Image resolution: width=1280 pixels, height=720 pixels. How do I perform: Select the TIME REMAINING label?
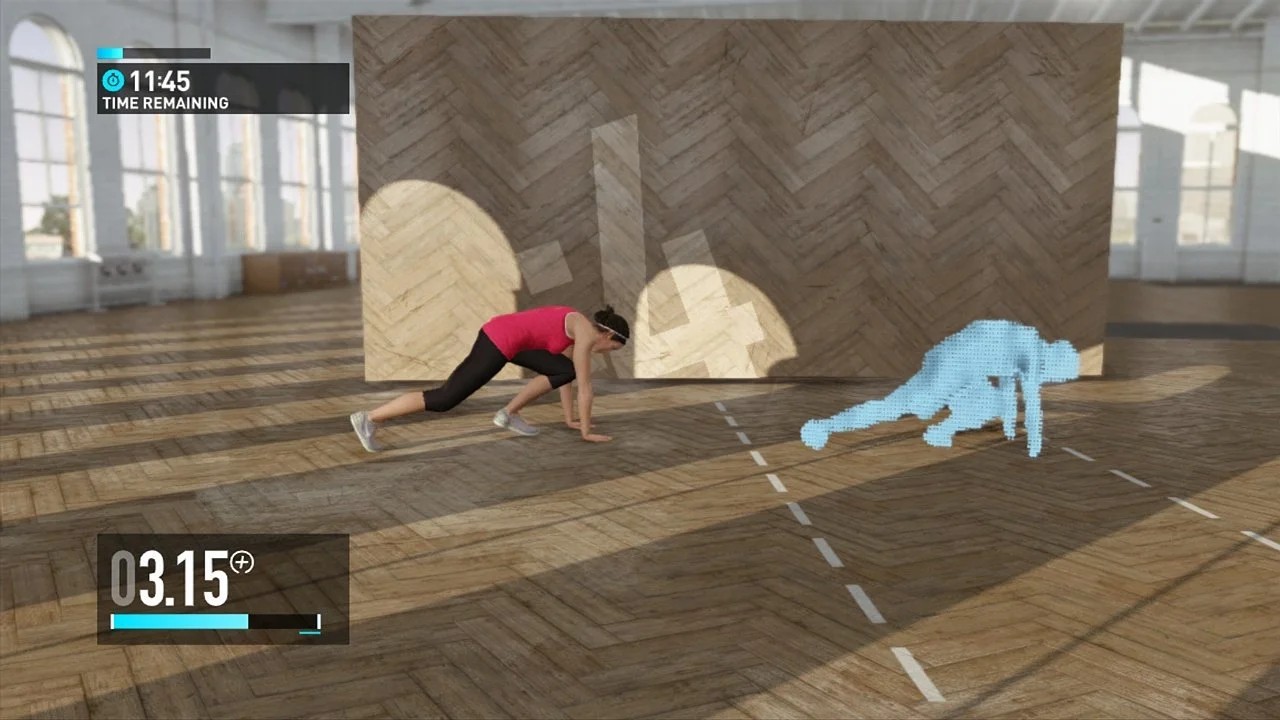(166, 102)
